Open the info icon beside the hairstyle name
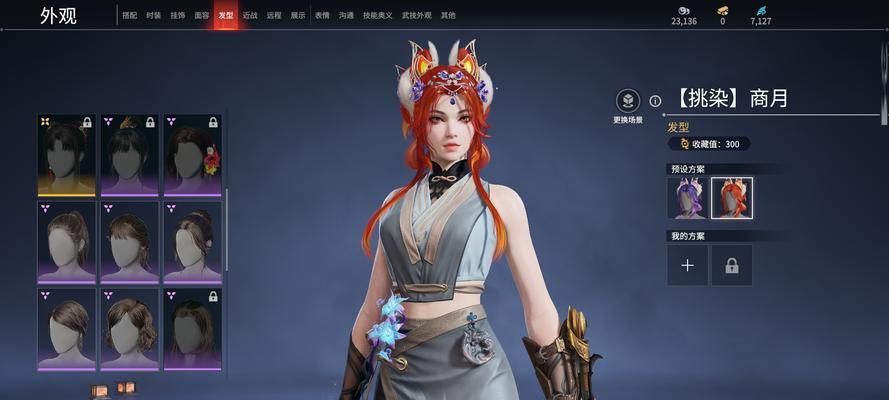The image size is (889, 400). (655, 101)
